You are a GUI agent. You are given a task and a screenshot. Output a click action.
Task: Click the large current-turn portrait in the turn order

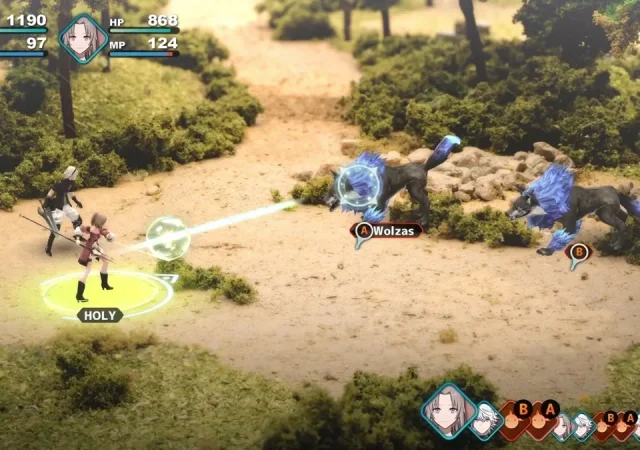449,411
